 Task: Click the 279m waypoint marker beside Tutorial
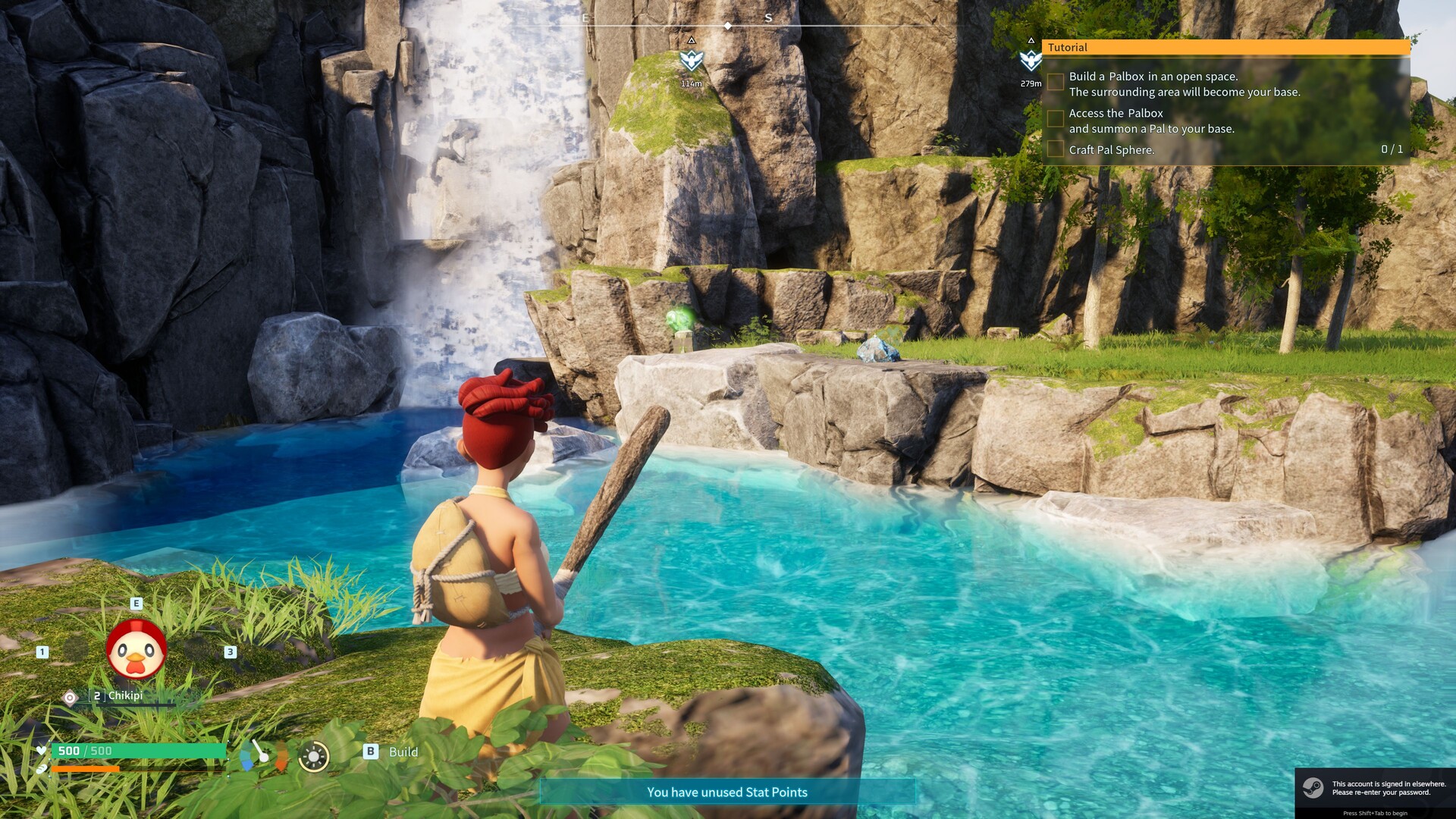click(x=1030, y=60)
